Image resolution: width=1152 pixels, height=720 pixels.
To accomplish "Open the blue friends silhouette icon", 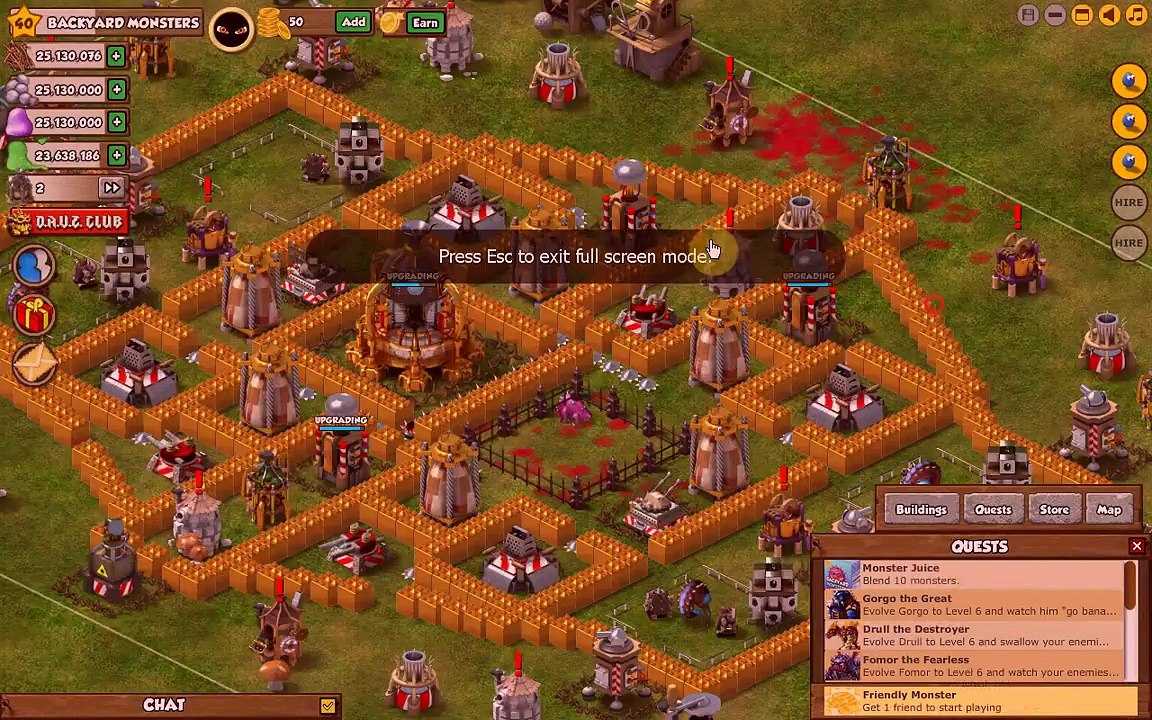I will [x=33, y=266].
